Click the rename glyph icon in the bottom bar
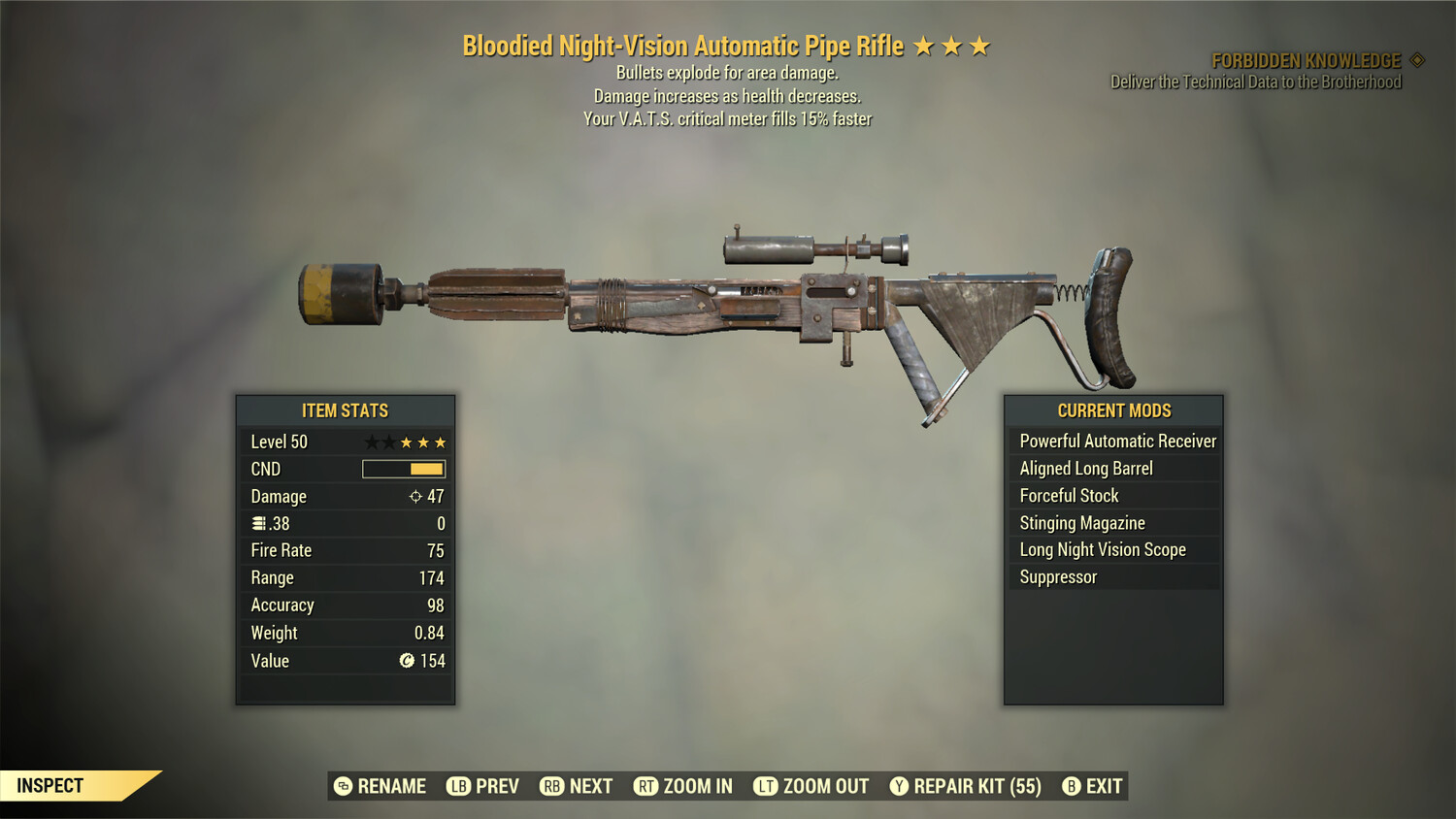 342,786
